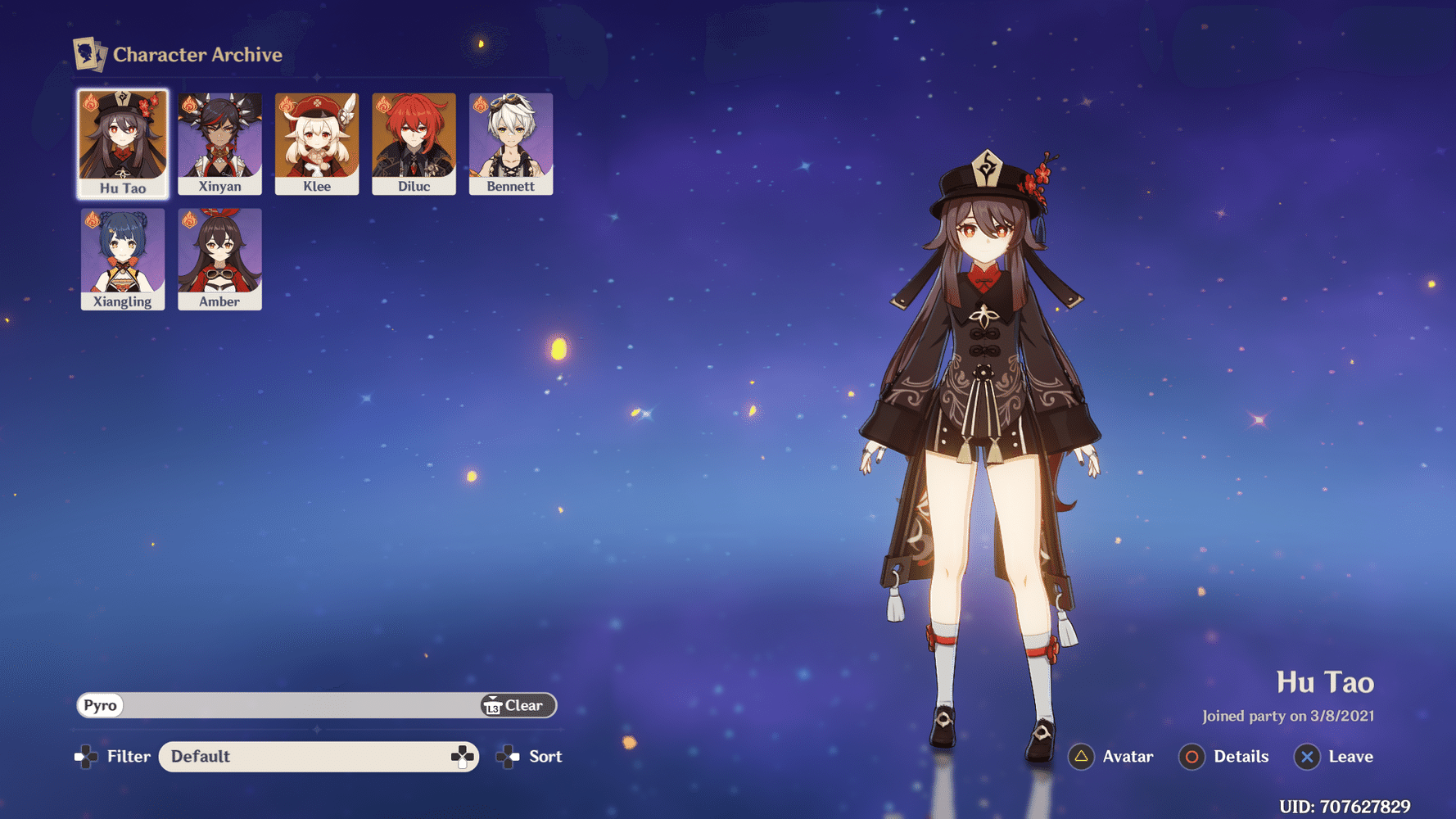Show Hu Tao's Details
Viewport: 1456px width, 819px height.
coord(1224,757)
